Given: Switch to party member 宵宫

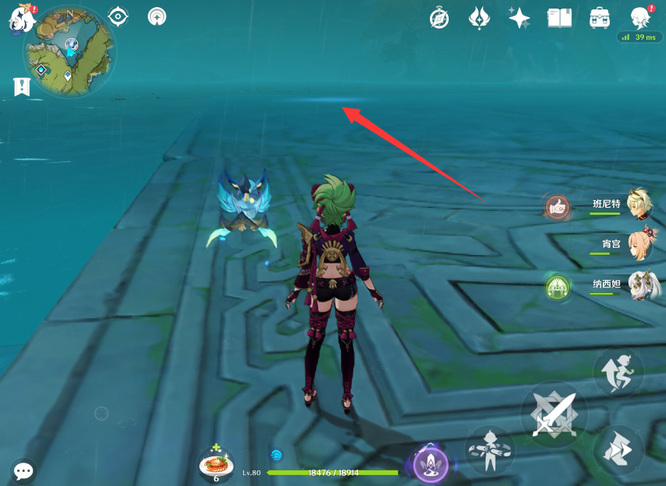Looking at the screenshot, I should point(637,245).
